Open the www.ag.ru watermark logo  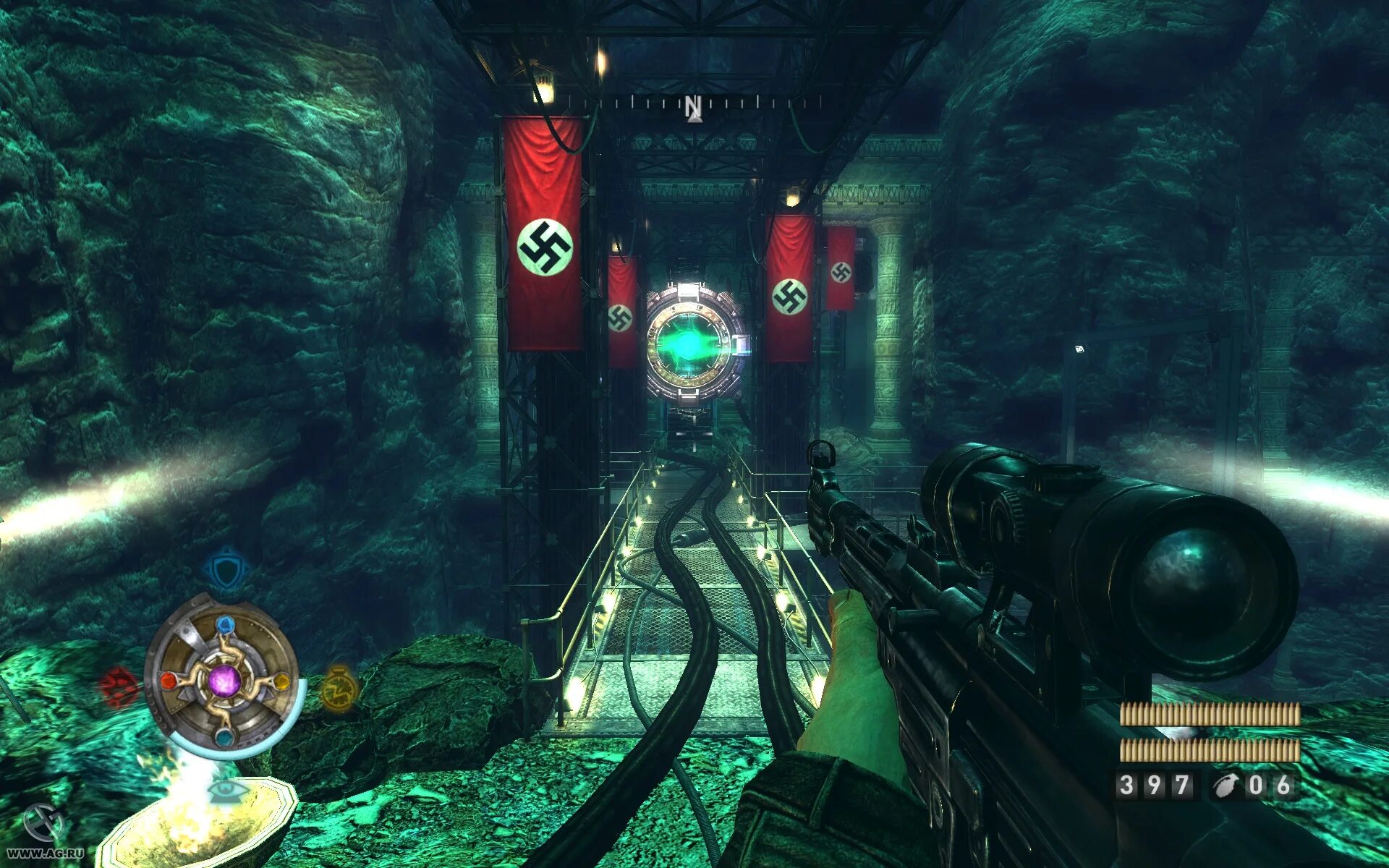[x=43, y=832]
